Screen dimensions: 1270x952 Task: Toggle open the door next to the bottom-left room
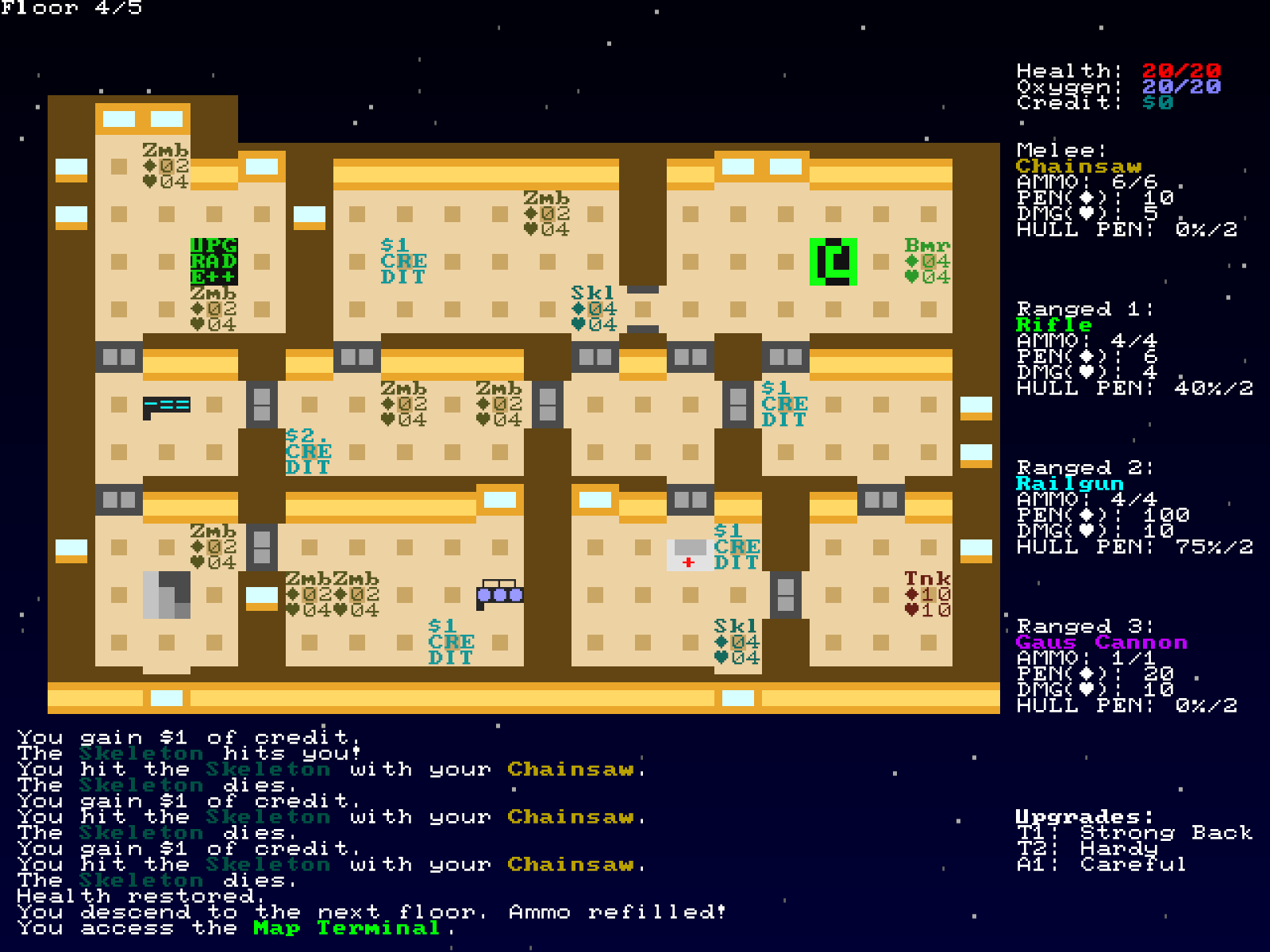(x=262, y=547)
